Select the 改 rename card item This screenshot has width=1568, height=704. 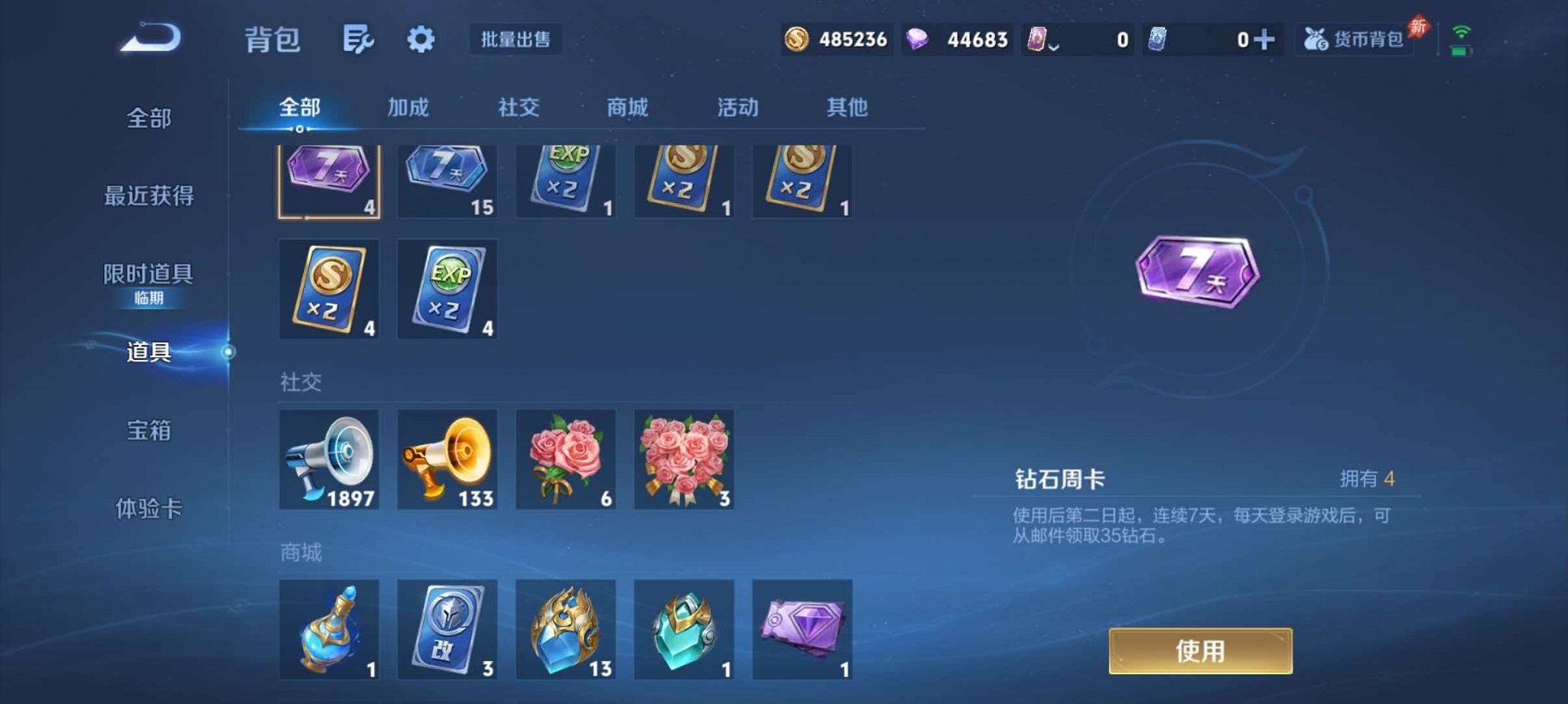[x=447, y=631]
